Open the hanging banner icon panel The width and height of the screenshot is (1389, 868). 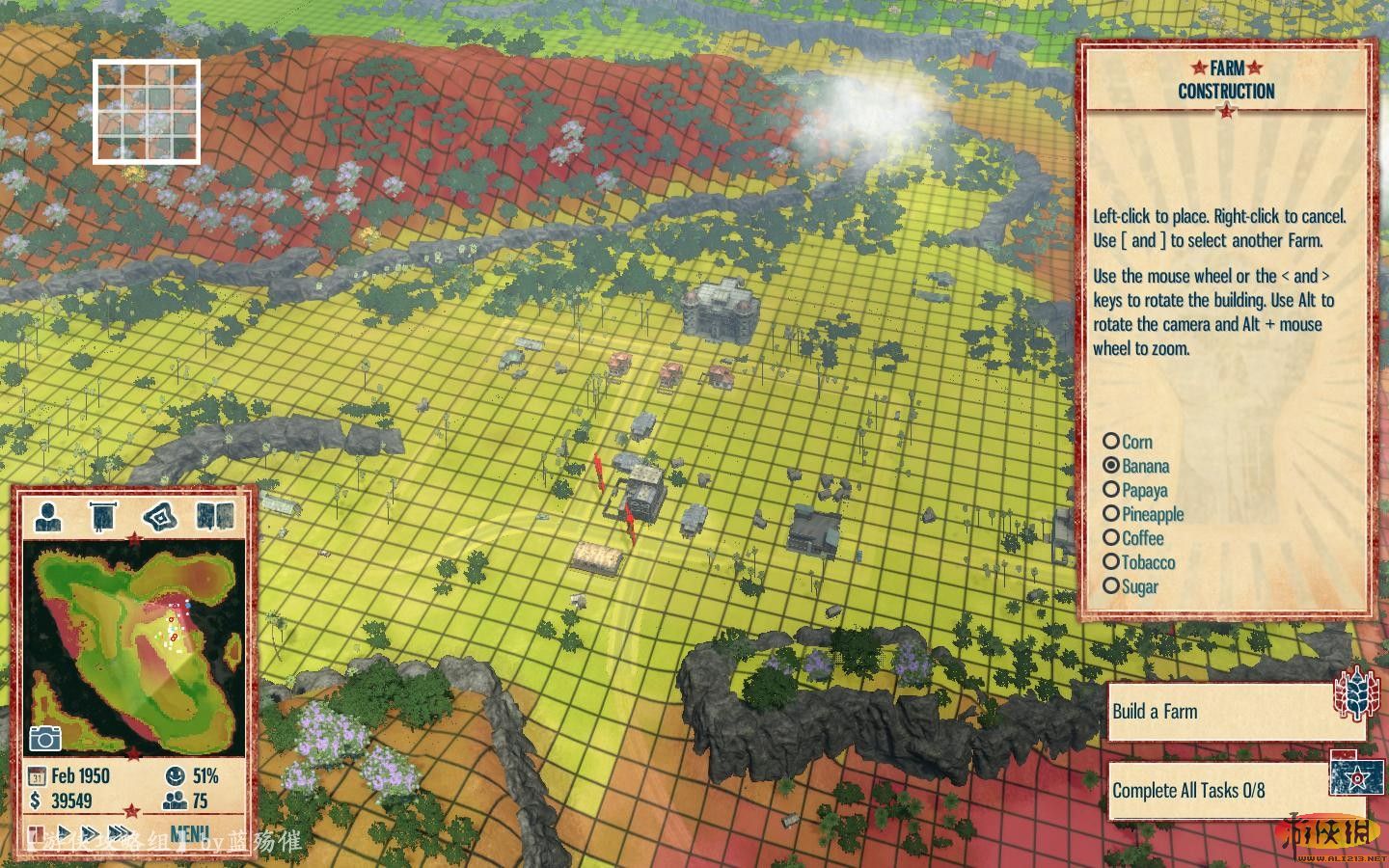pyautogui.click(x=103, y=516)
